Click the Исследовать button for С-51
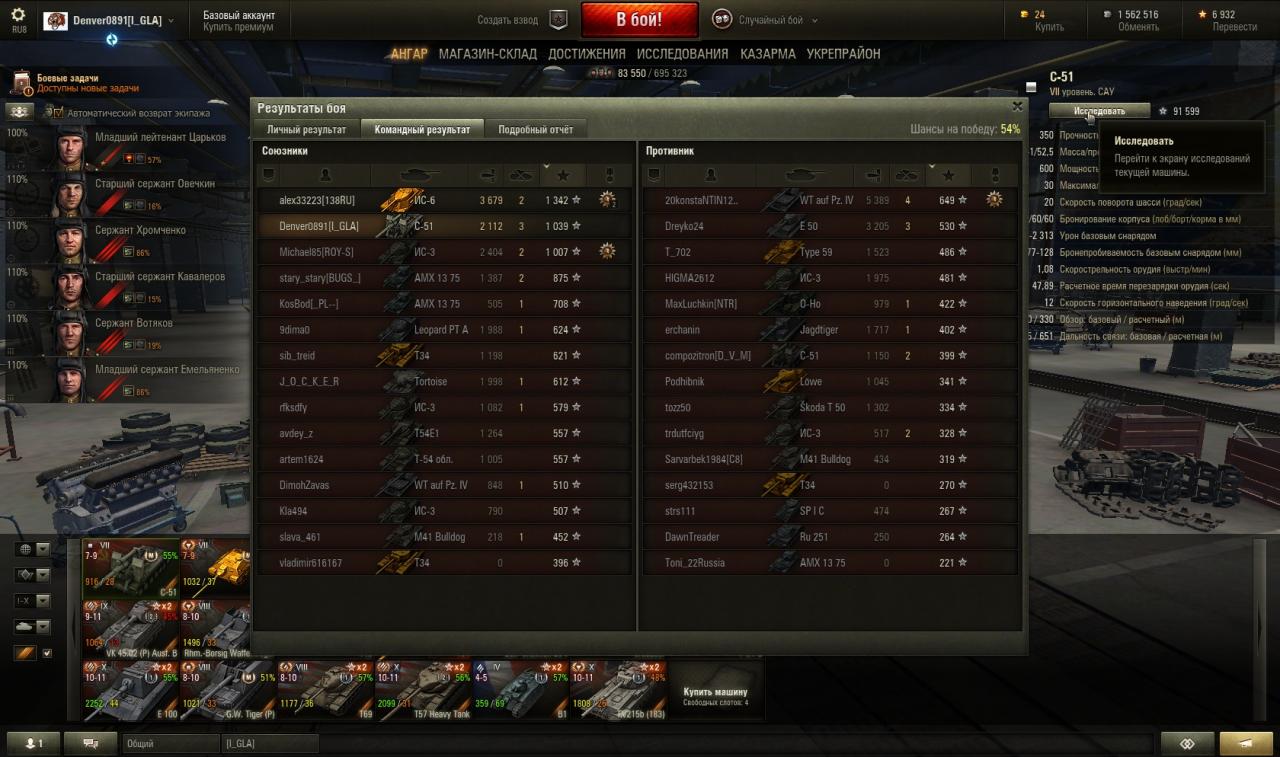This screenshot has width=1280, height=757. (x=1099, y=111)
